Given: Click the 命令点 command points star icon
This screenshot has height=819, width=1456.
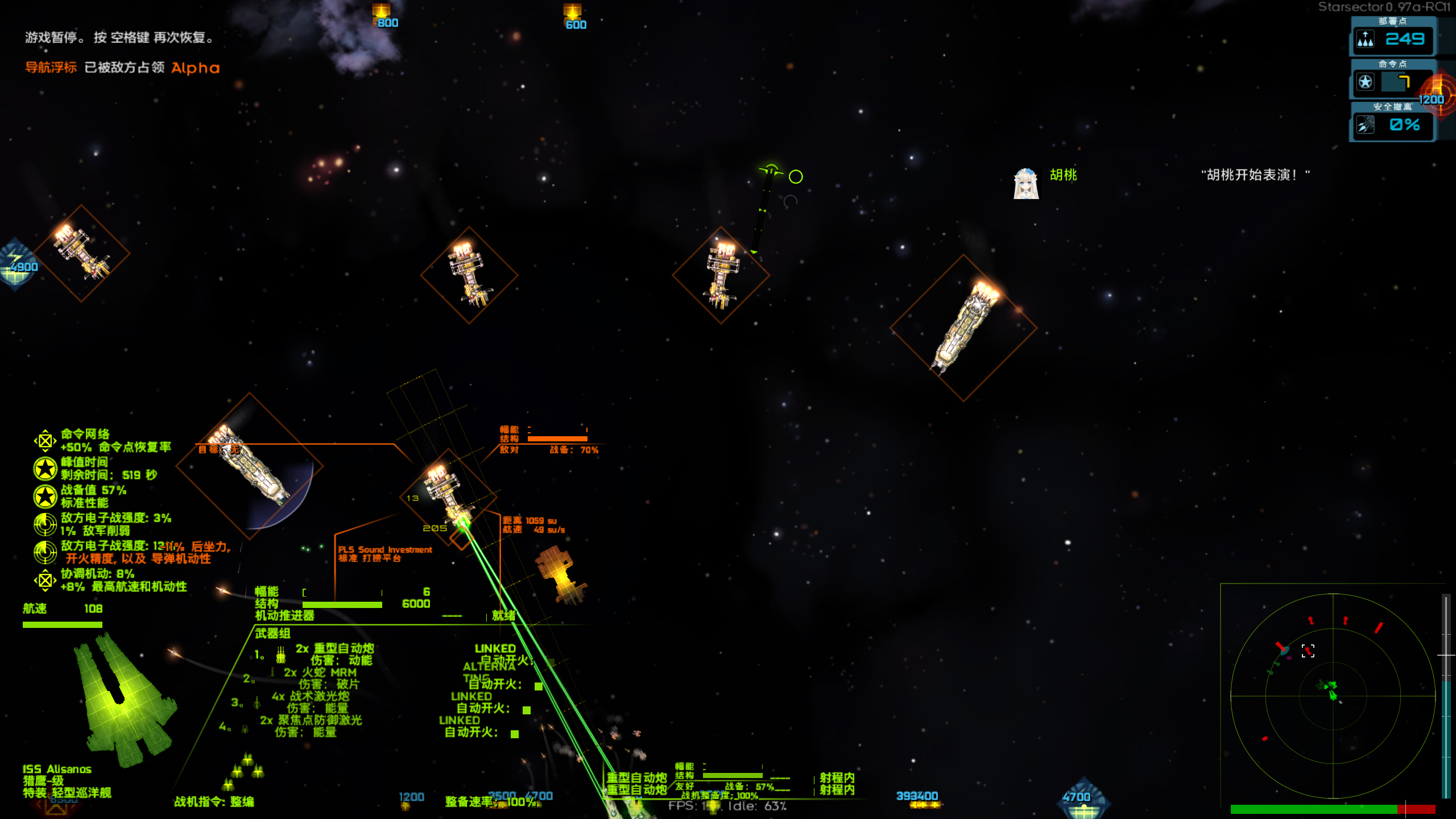Looking at the screenshot, I should click(x=1366, y=82).
